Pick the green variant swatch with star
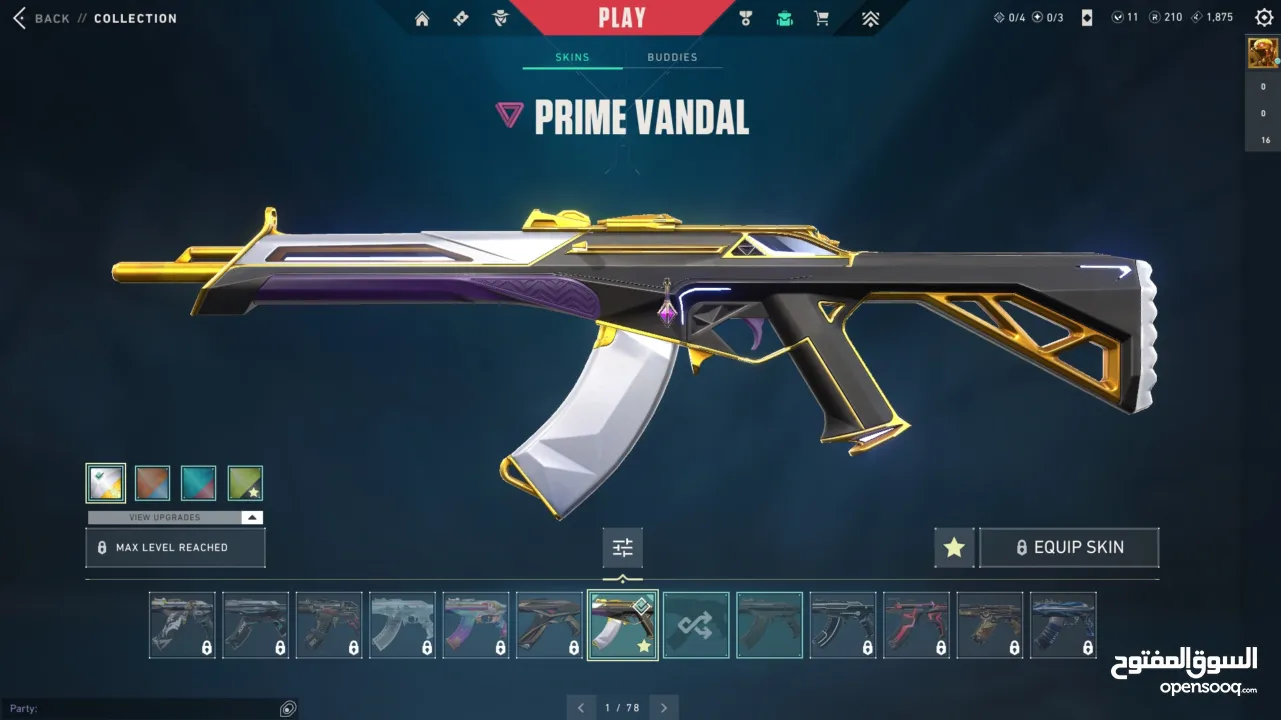1281x720 pixels. [x=245, y=483]
